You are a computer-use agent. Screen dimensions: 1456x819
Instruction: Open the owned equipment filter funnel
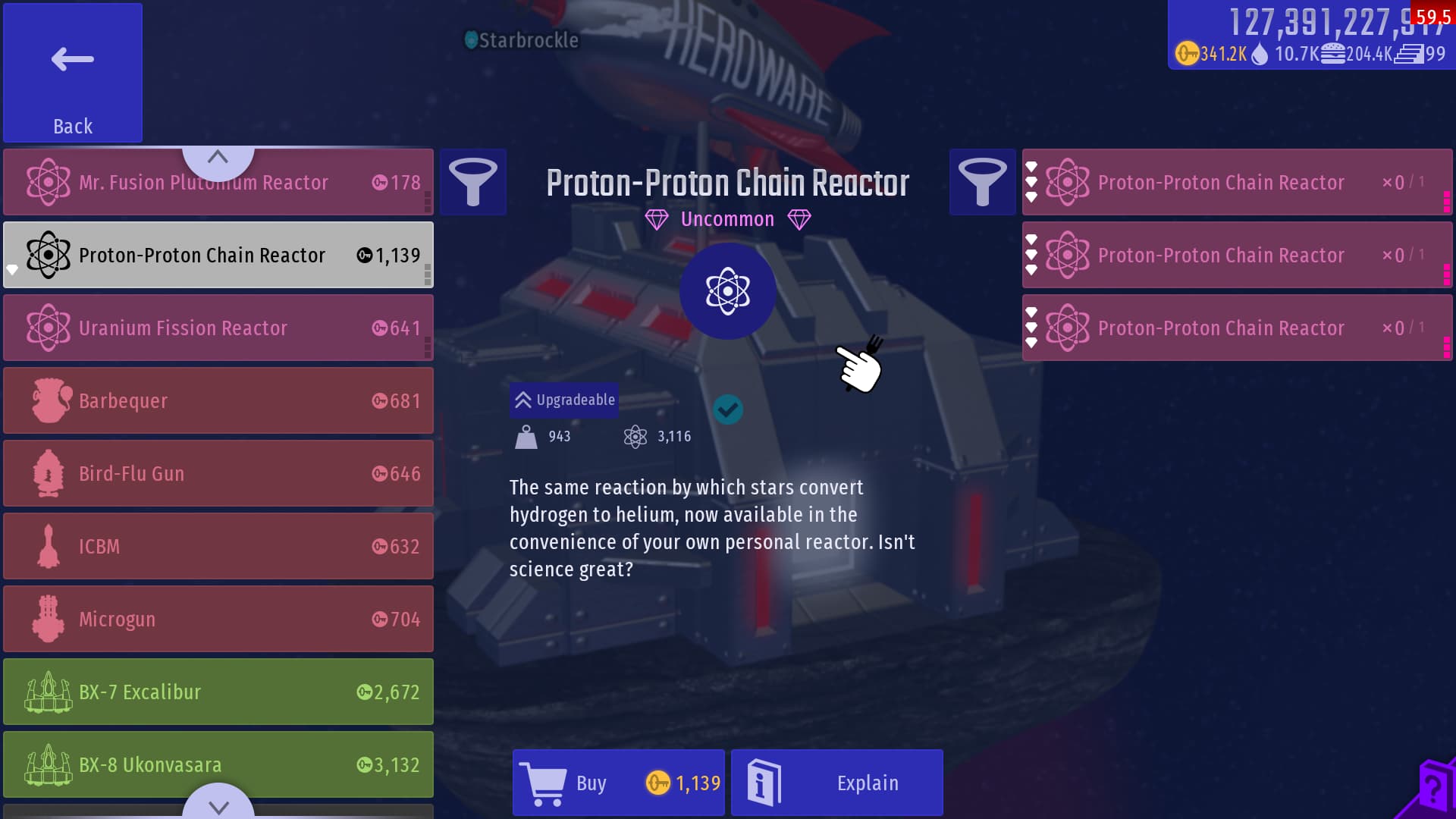pos(983,182)
